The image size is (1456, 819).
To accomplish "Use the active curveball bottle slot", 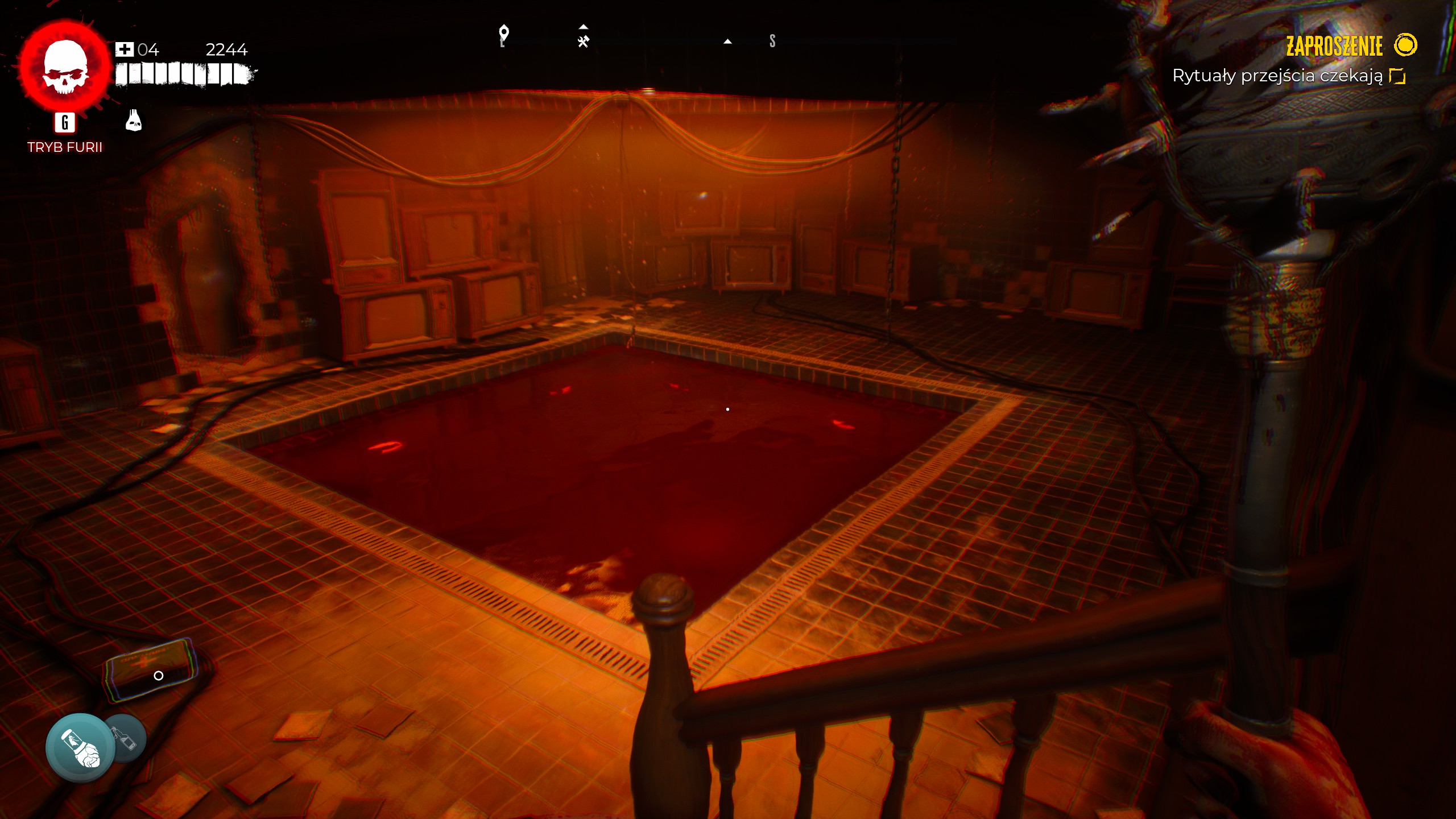I will click(x=80, y=747).
